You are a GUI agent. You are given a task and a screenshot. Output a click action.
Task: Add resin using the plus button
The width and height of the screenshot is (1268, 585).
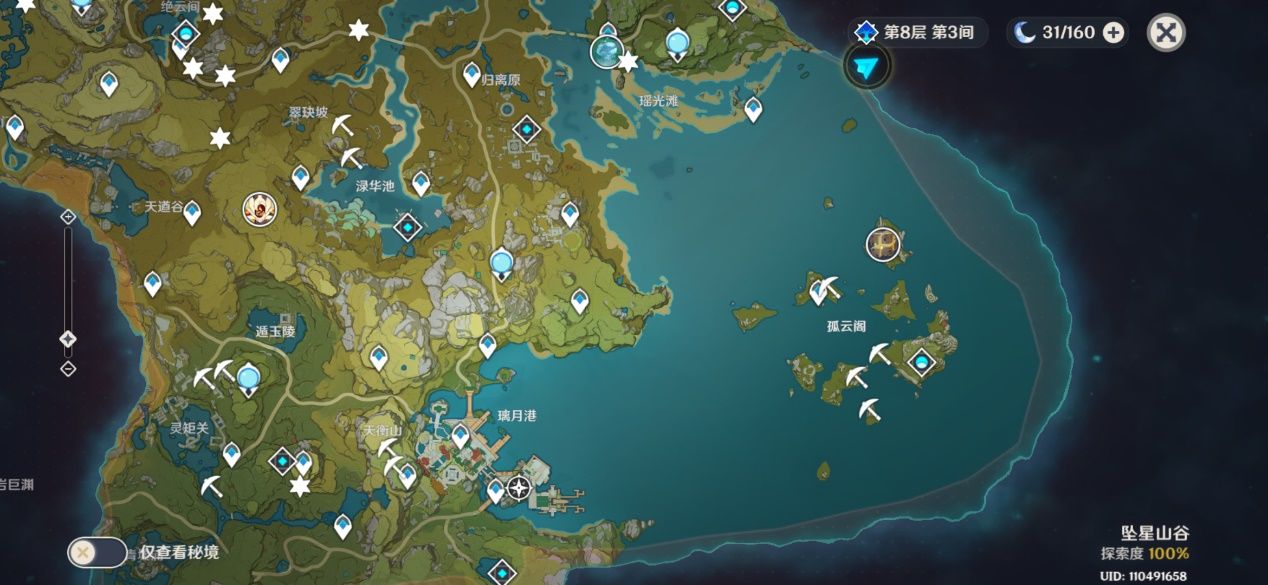click(1113, 33)
